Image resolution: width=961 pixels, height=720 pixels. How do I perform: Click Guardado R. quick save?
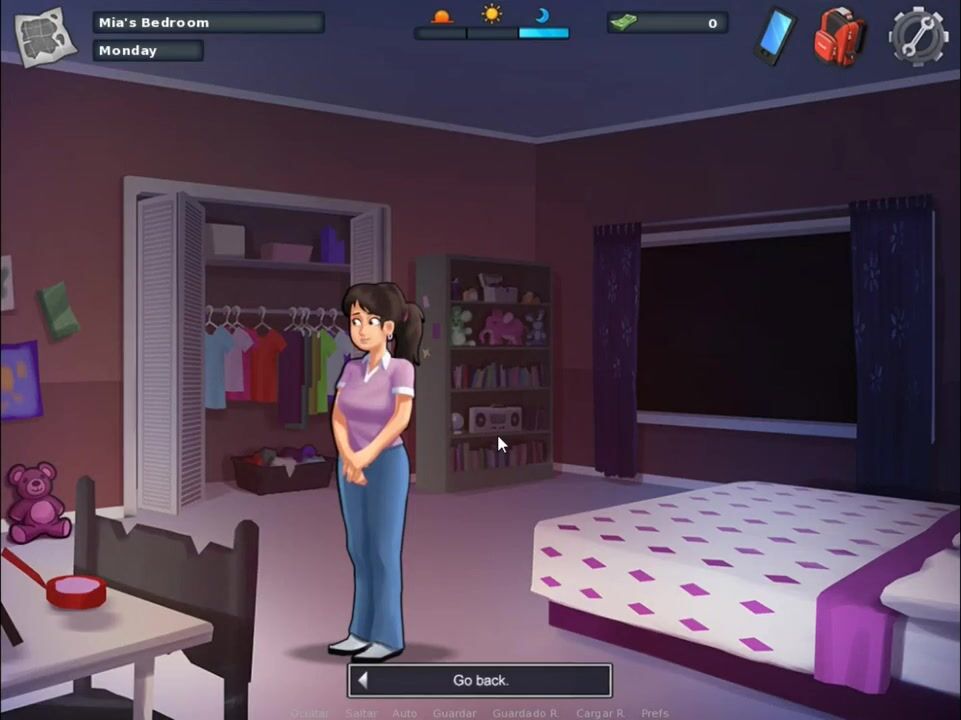click(x=525, y=713)
